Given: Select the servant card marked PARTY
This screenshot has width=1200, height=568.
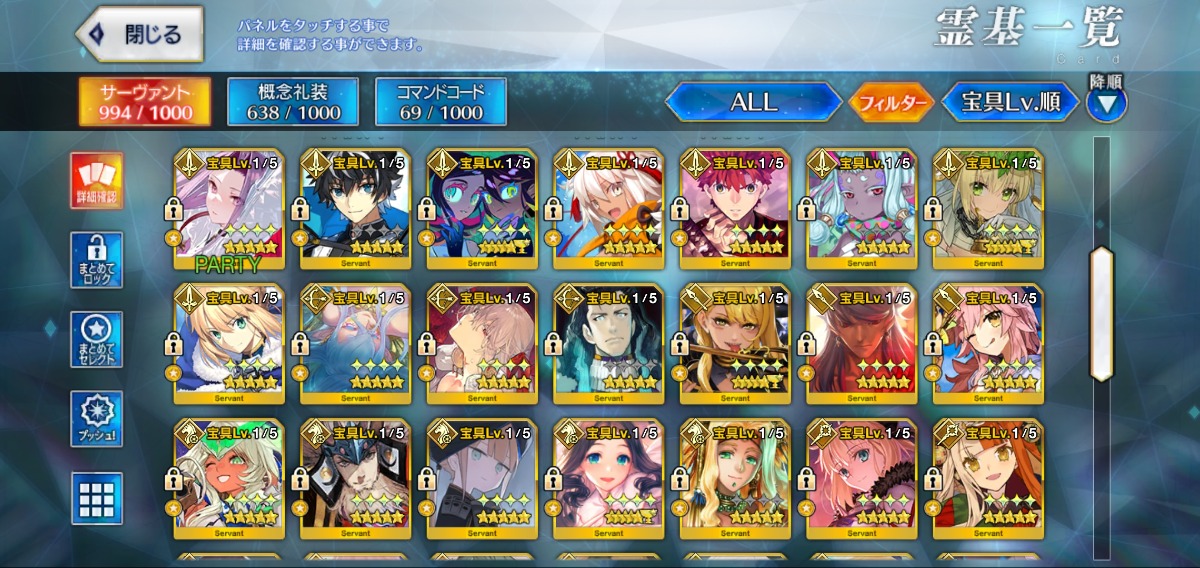Looking at the screenshot, I should click(229, 209).
